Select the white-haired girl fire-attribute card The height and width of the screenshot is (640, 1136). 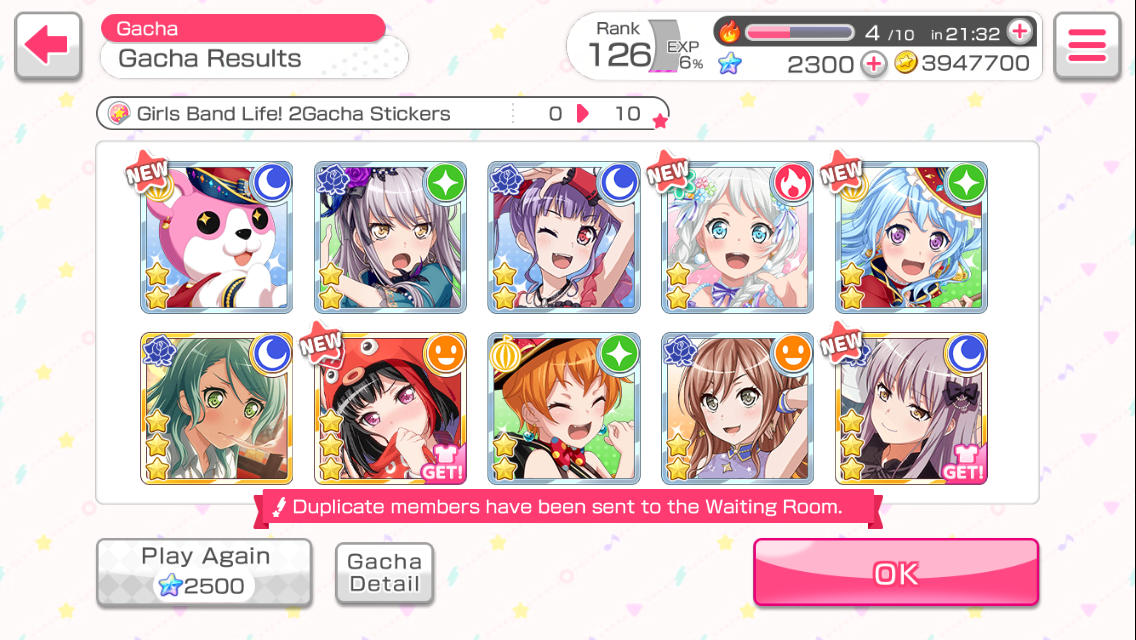tap(737, 238)
